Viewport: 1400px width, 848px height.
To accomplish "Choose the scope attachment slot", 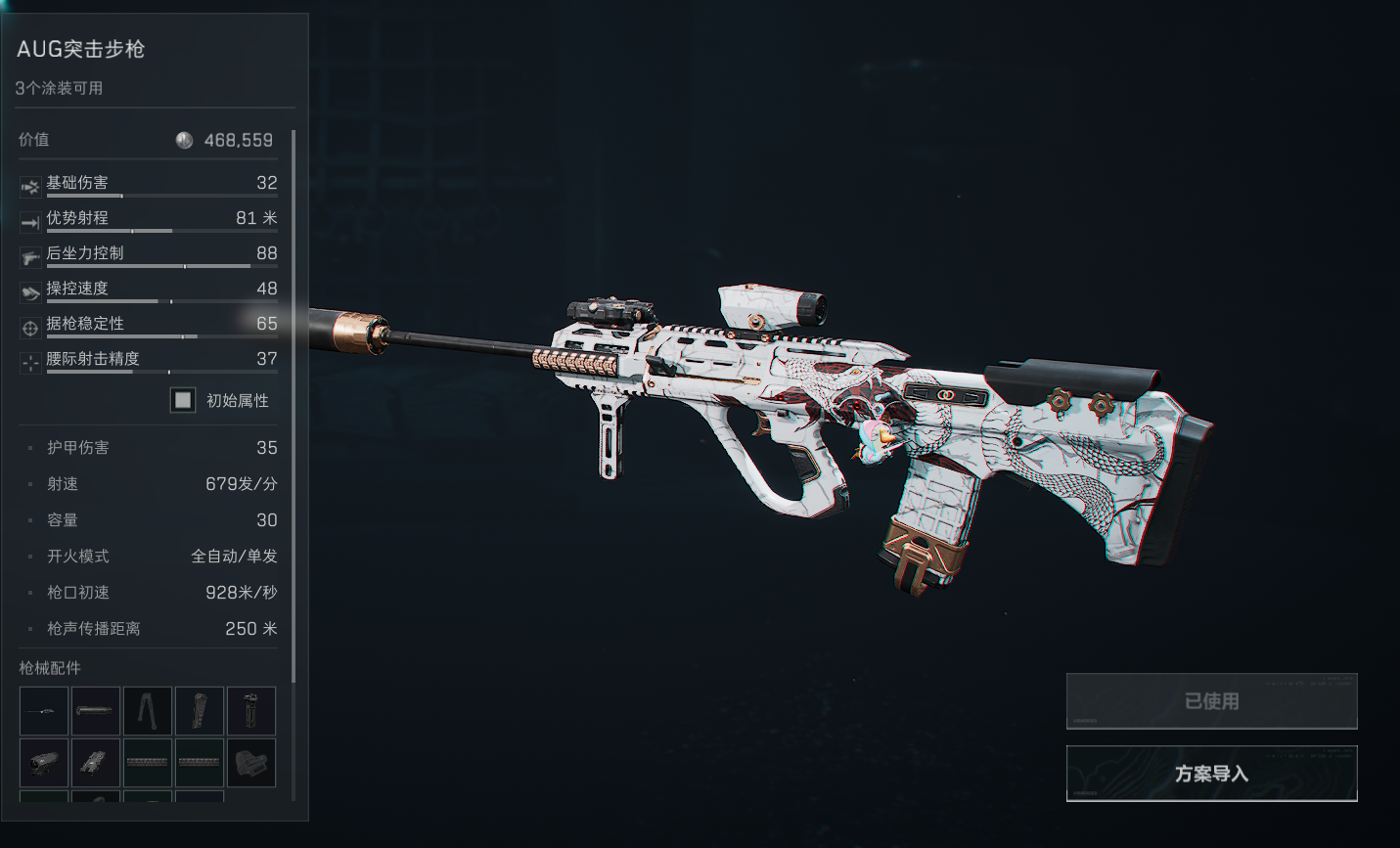I will coord(44,763).
